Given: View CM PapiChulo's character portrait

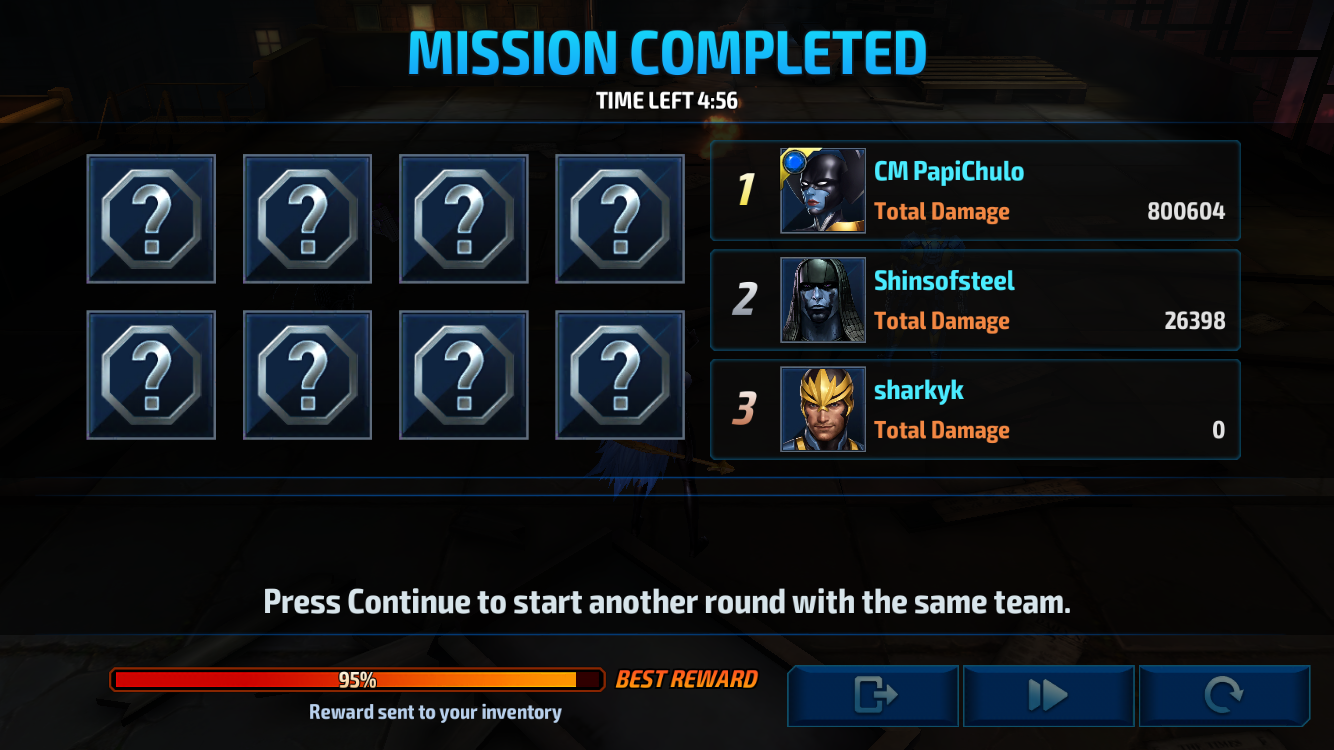Looking at the screenshot, I should click(x=822, y=190).
